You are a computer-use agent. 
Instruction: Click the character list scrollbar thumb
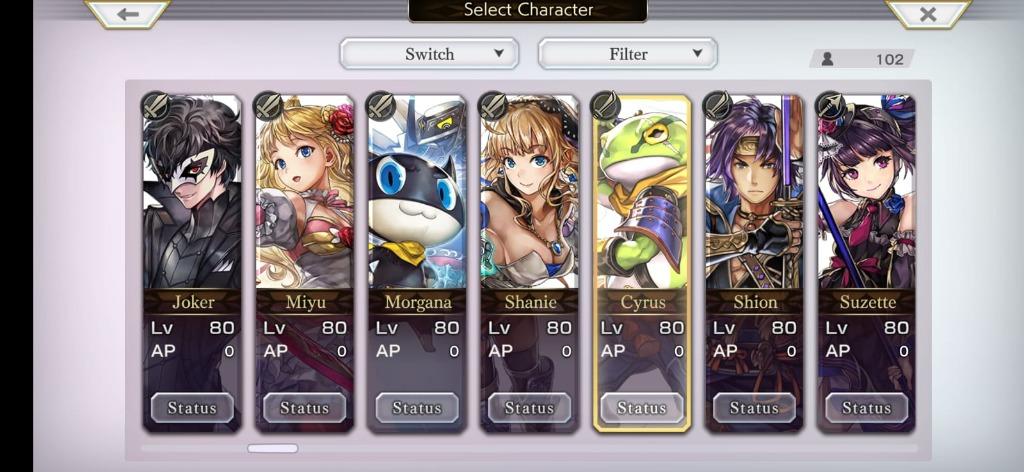(x=272, y=448)
